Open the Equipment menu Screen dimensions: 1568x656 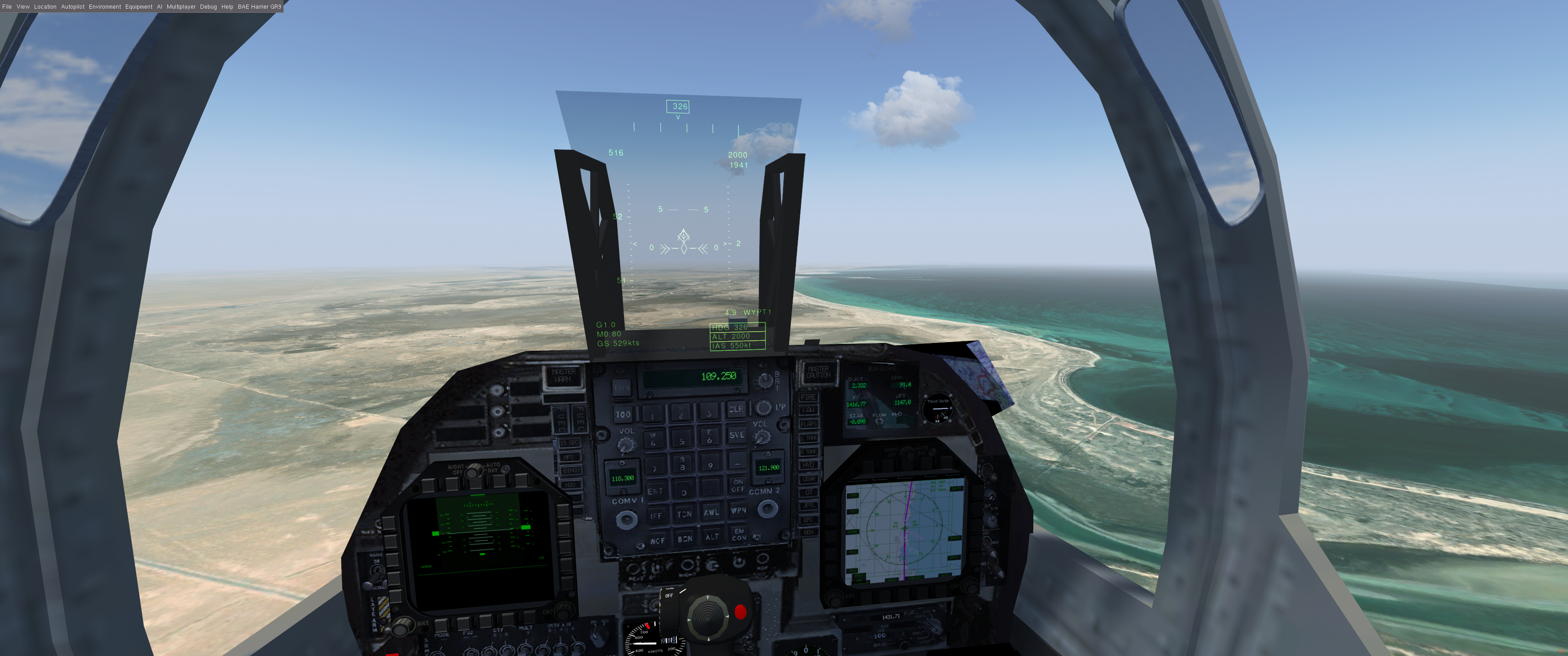coord(139,7)
